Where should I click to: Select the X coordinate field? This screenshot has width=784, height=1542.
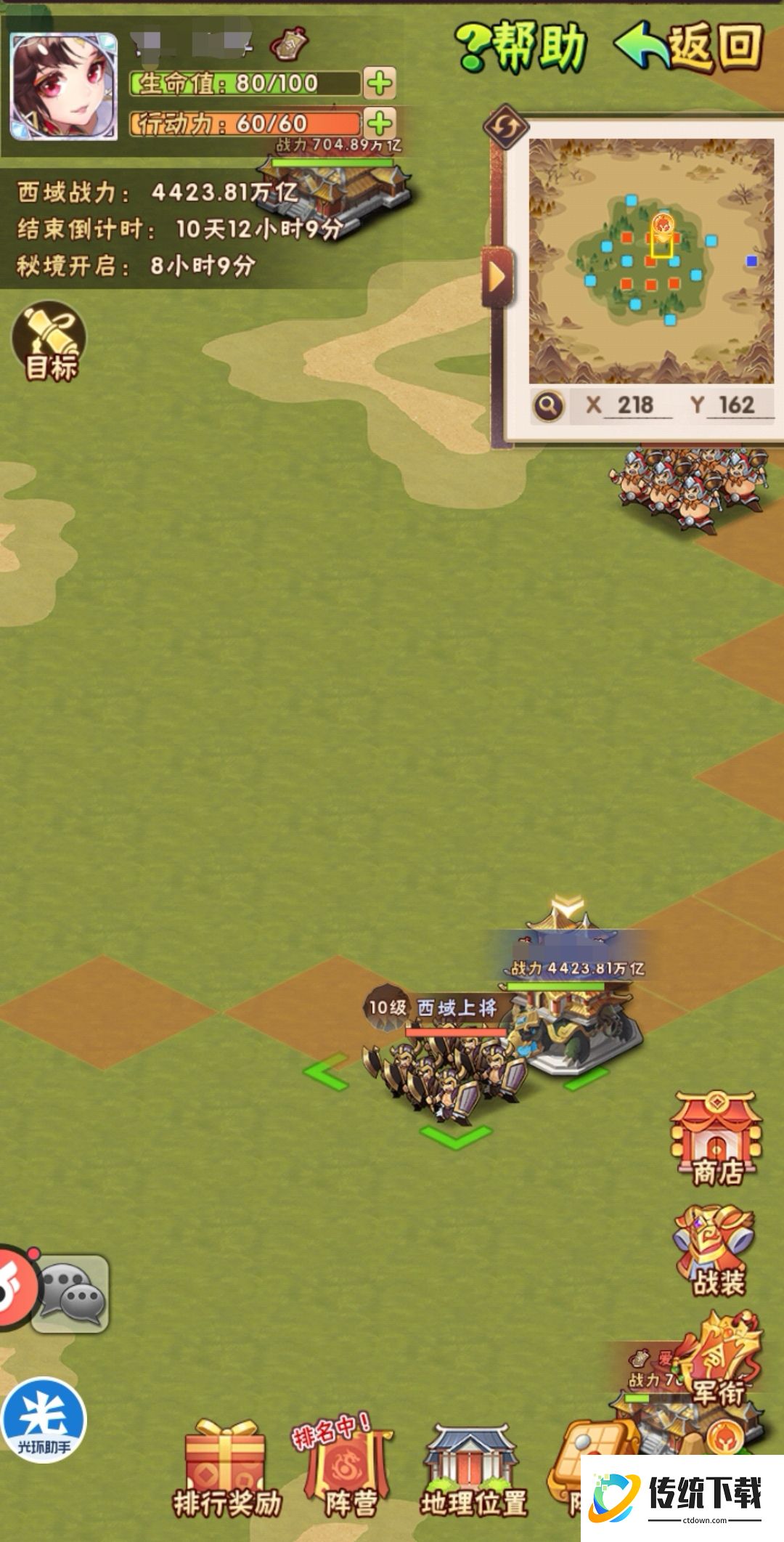click(634, 405)
